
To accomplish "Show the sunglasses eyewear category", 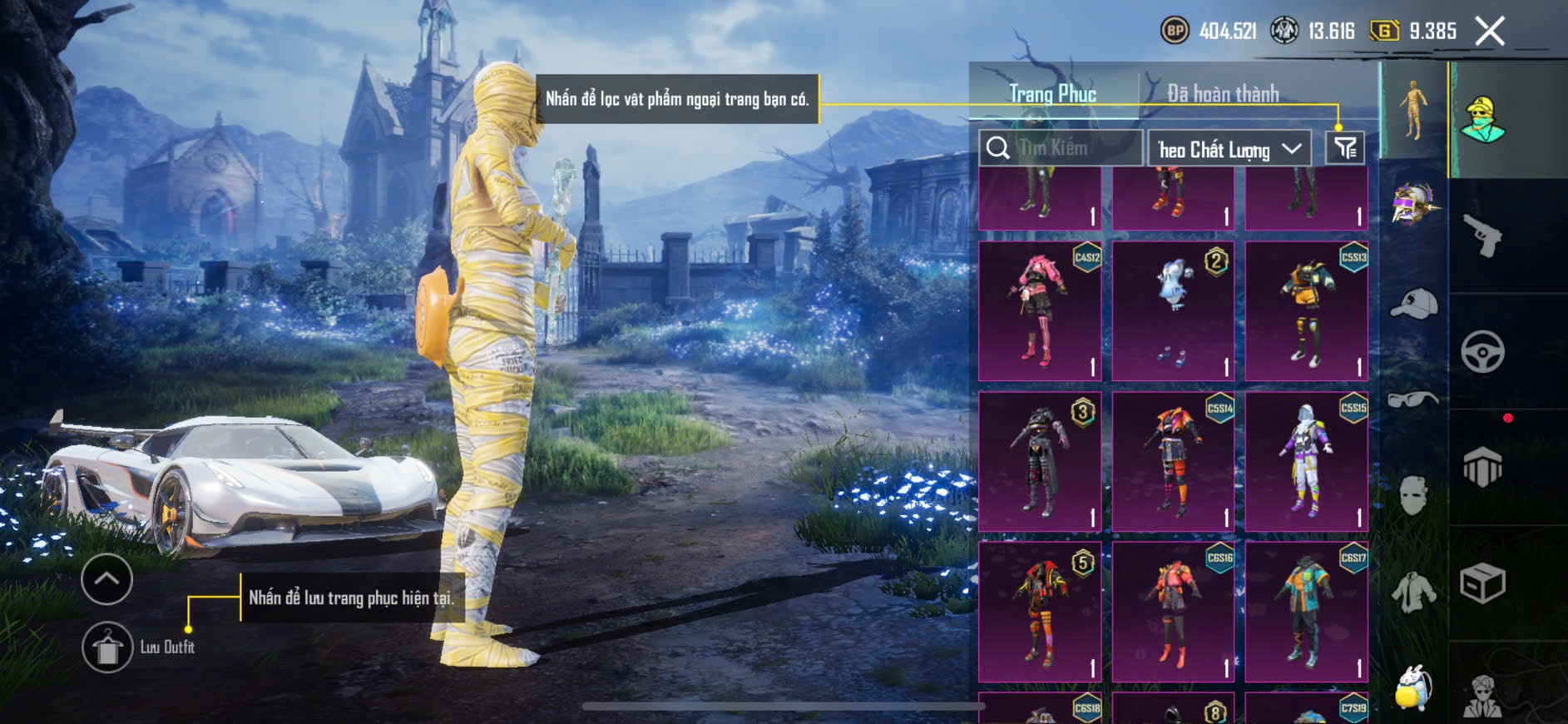I will click(1413, 399).
